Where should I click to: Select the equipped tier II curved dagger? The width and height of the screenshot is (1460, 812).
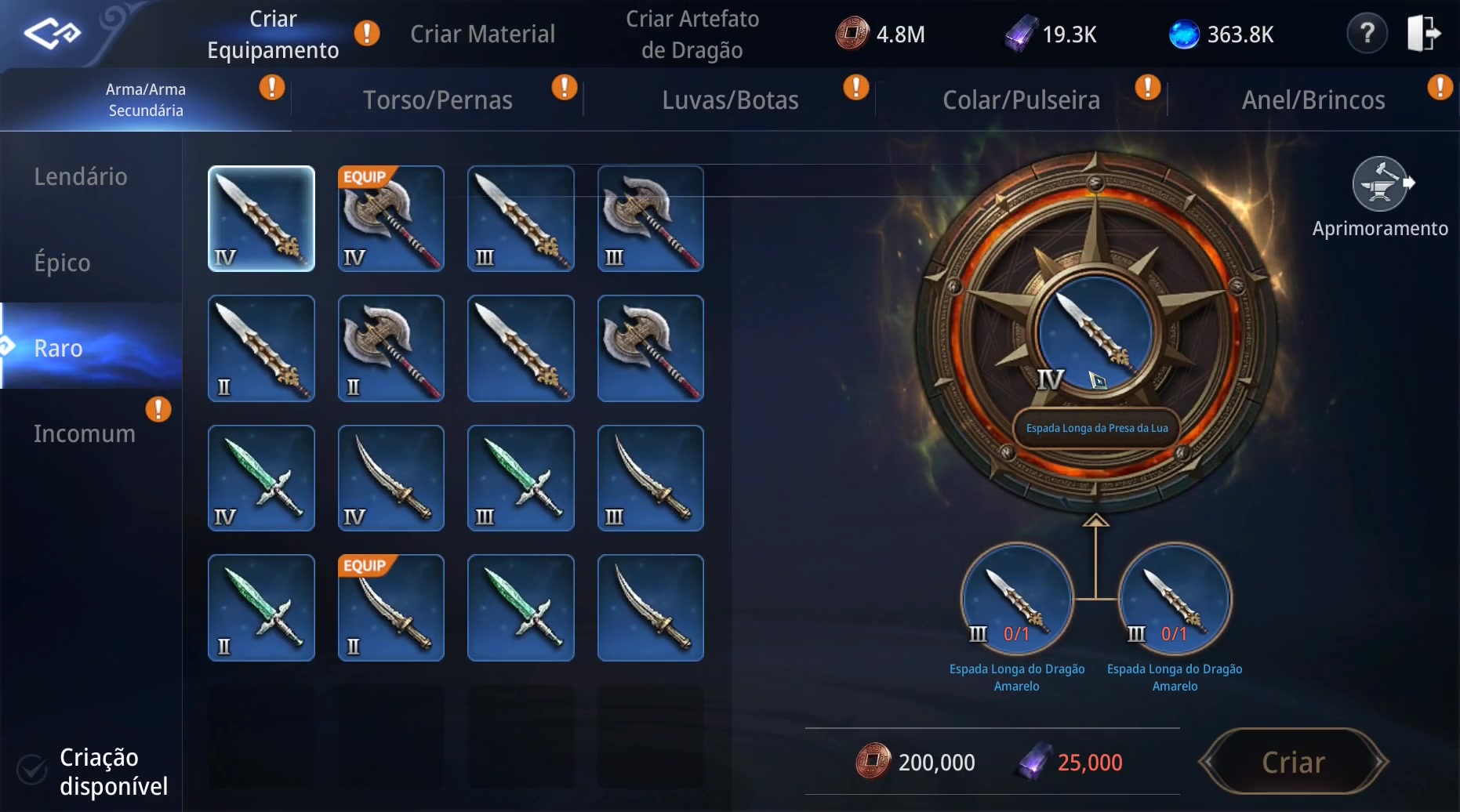point(391,607)
